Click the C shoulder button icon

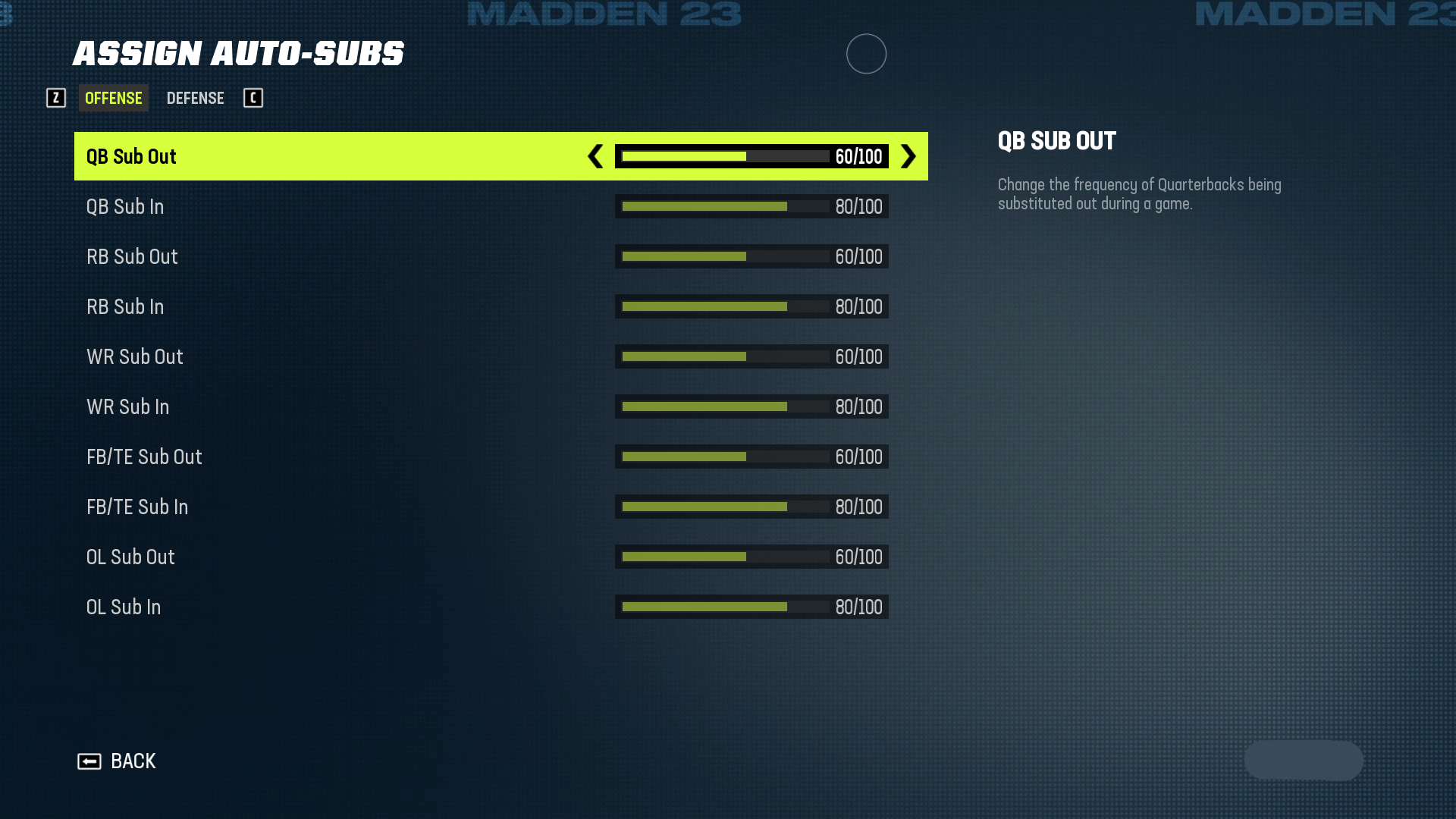click(253, 98)
